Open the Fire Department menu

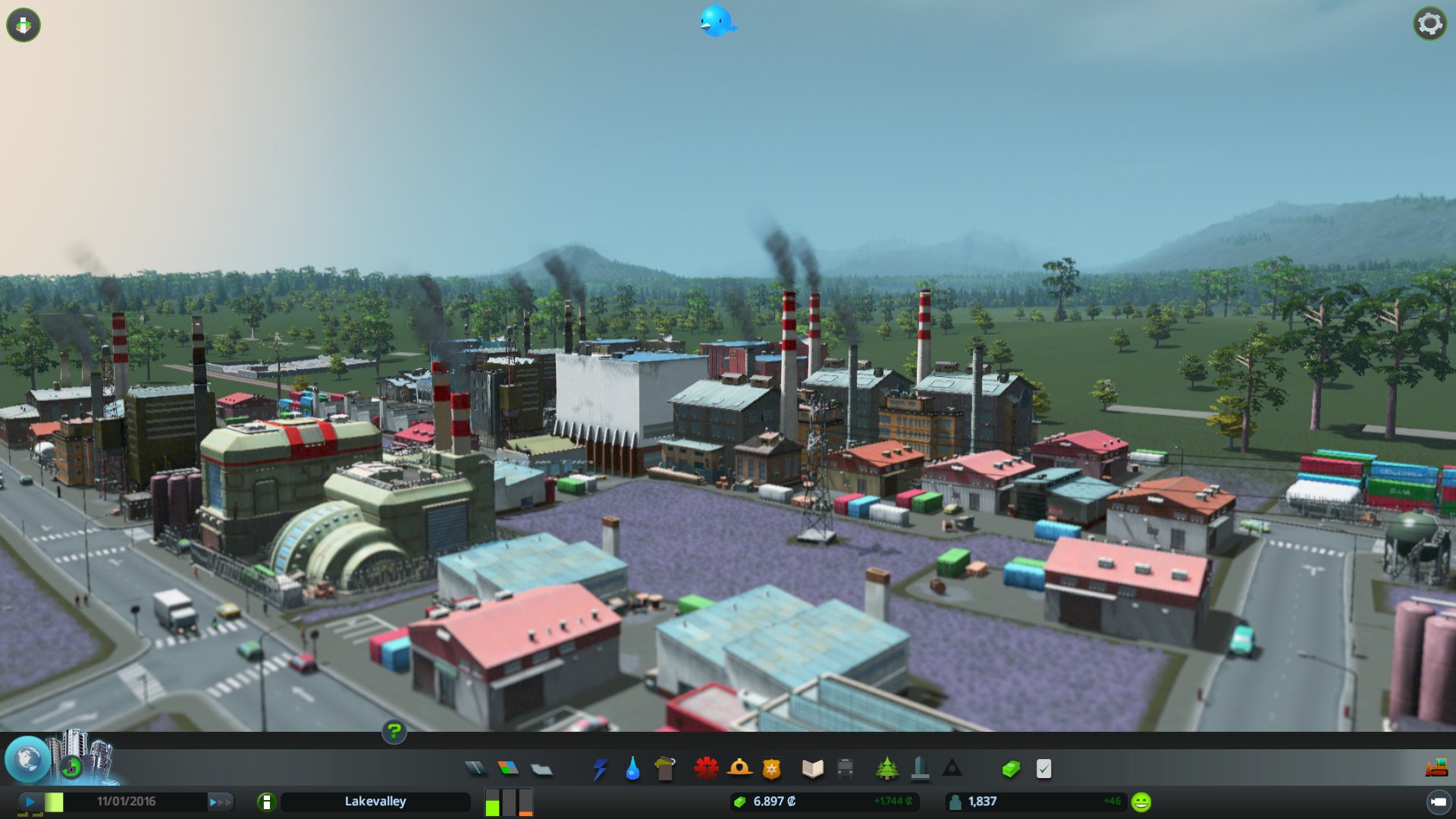coord(739,768)
